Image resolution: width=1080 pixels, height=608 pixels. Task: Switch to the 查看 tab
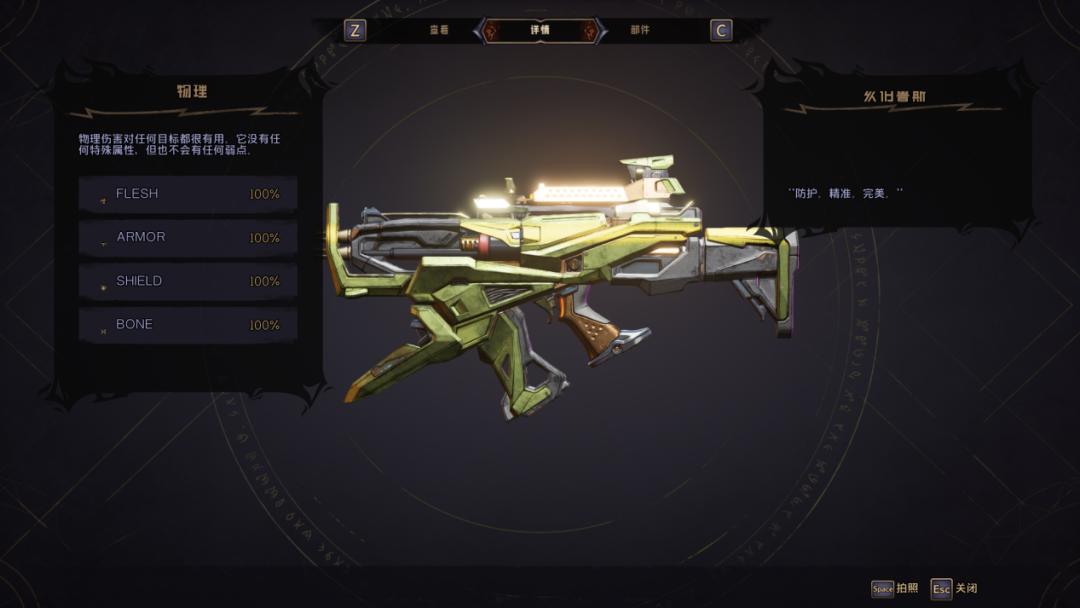point(439,30)
